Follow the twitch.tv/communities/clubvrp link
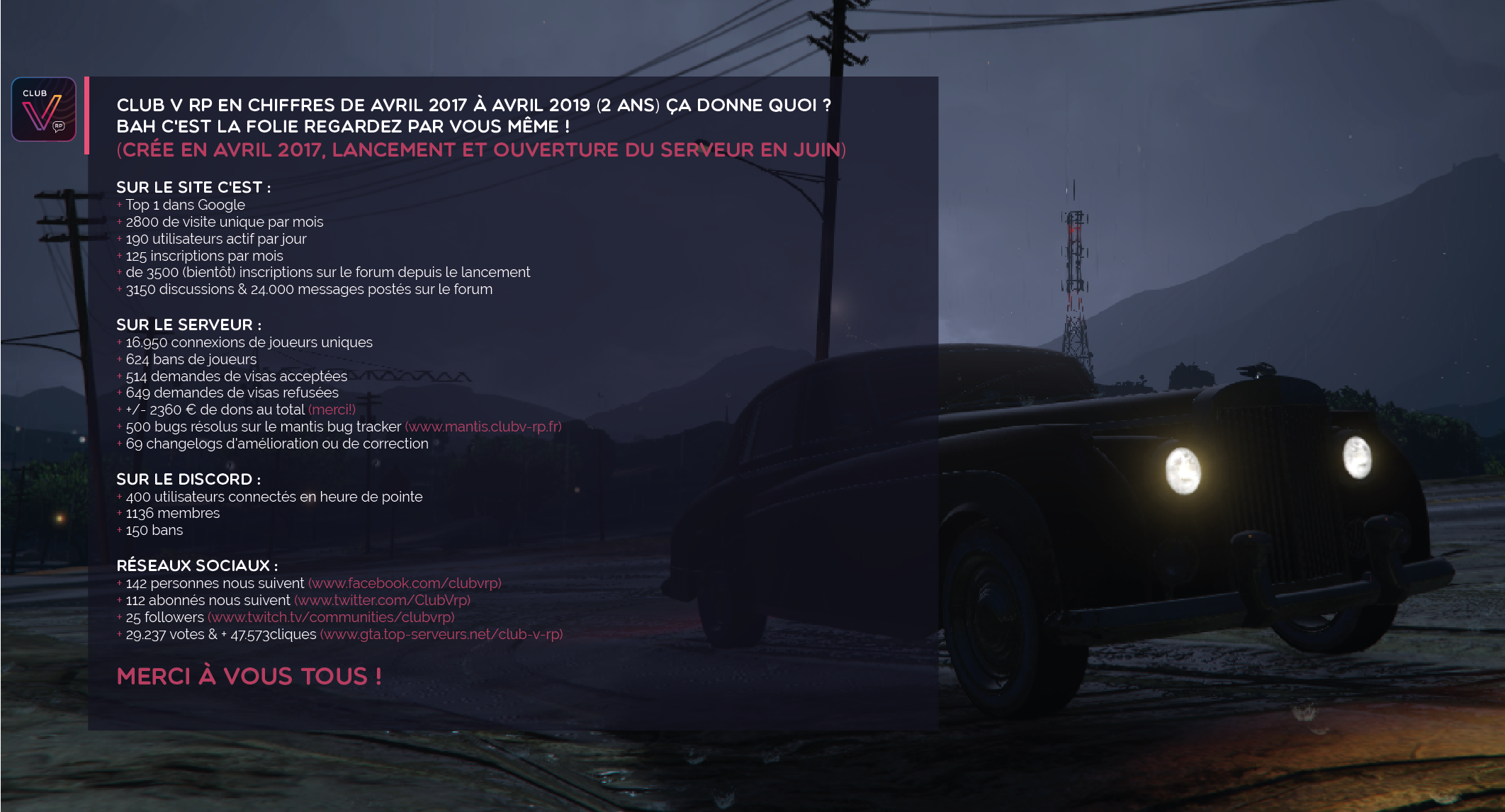The width and height of the screenshot is (1505, 812). (x=331, y=617)
